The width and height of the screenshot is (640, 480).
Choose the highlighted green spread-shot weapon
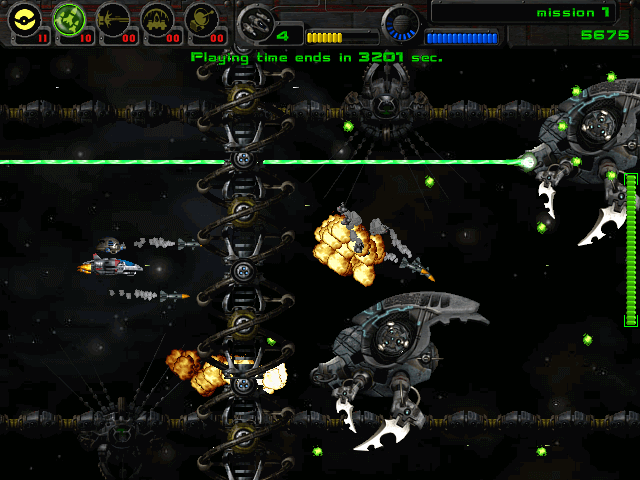67,20
